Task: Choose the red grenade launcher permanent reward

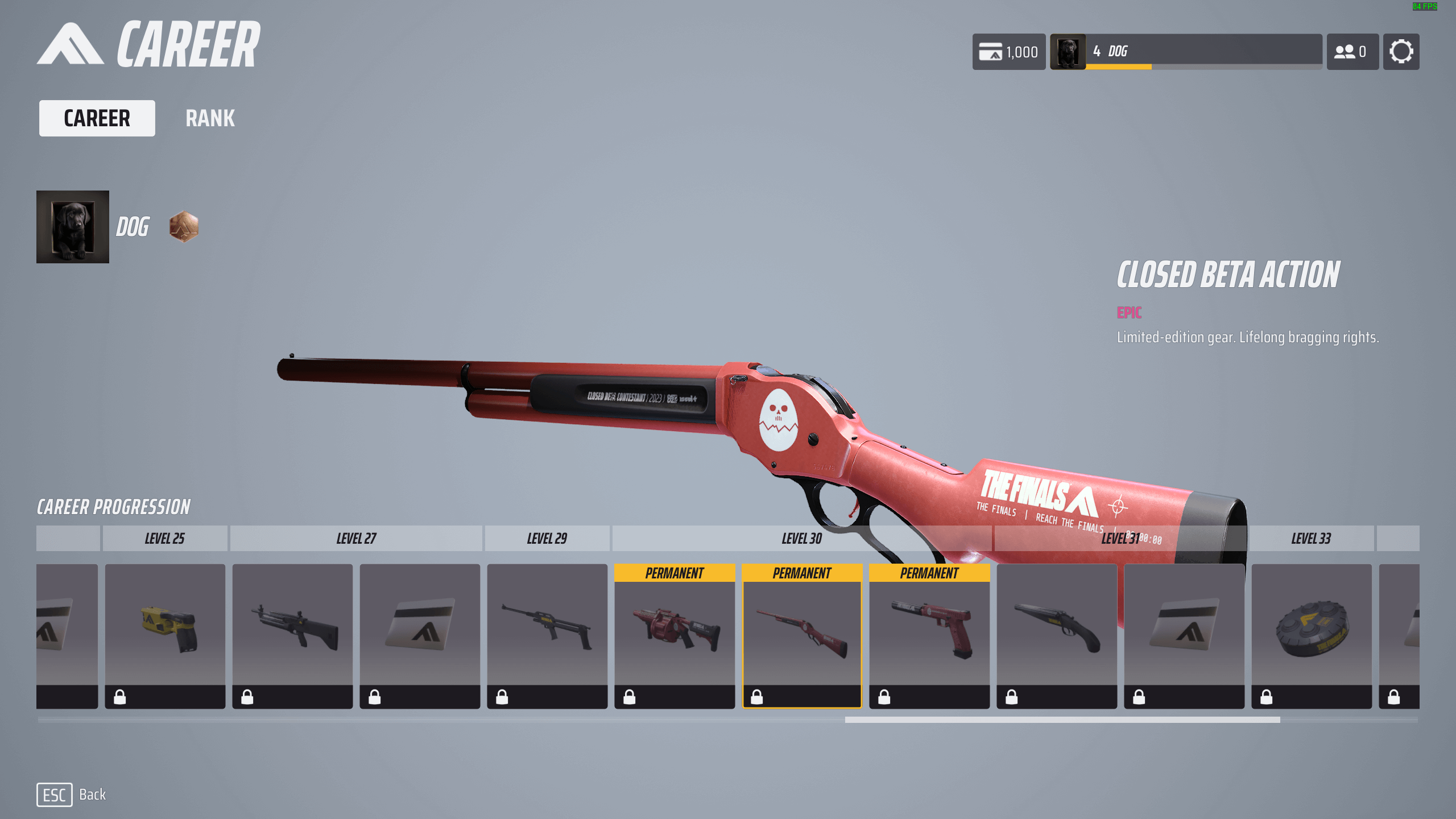Action: [675, 635]
